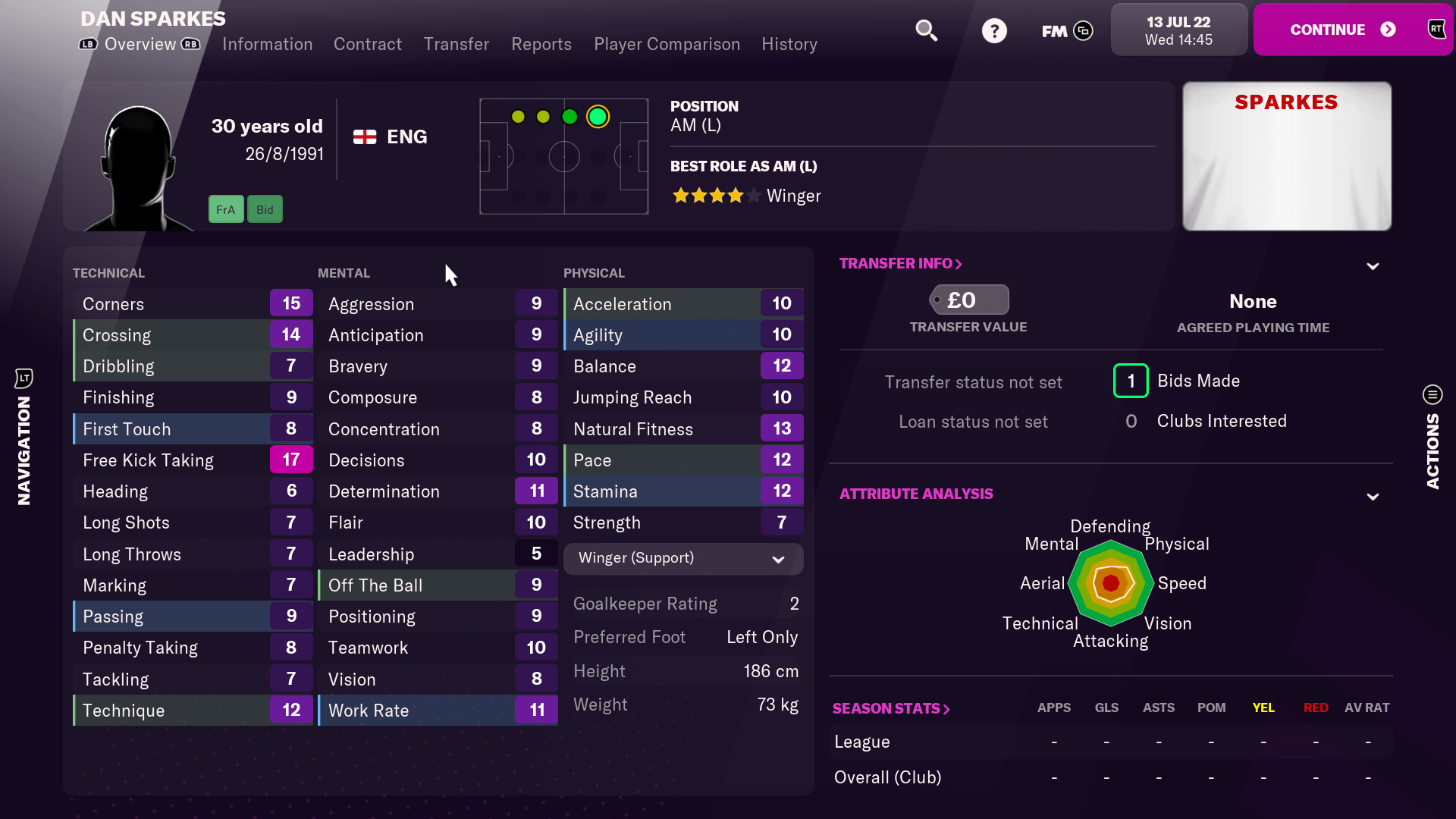Image resolution: width=1456 pixels, height=819 pixels.
Task: Click the club crest in the top-right corner
Action: 1437,29
